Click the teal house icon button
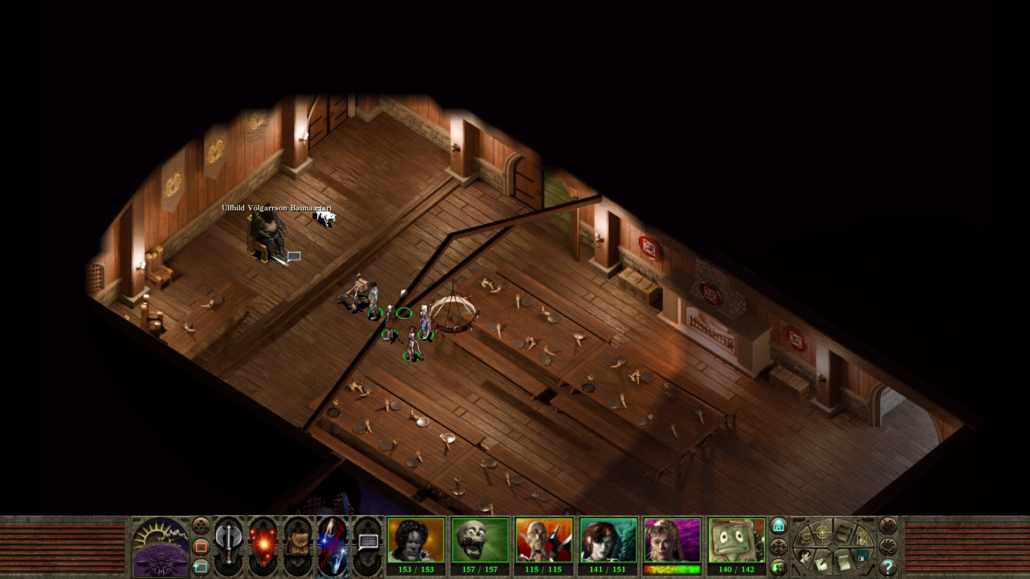This screenshot has height=579, width=1030. coord(778,526)
